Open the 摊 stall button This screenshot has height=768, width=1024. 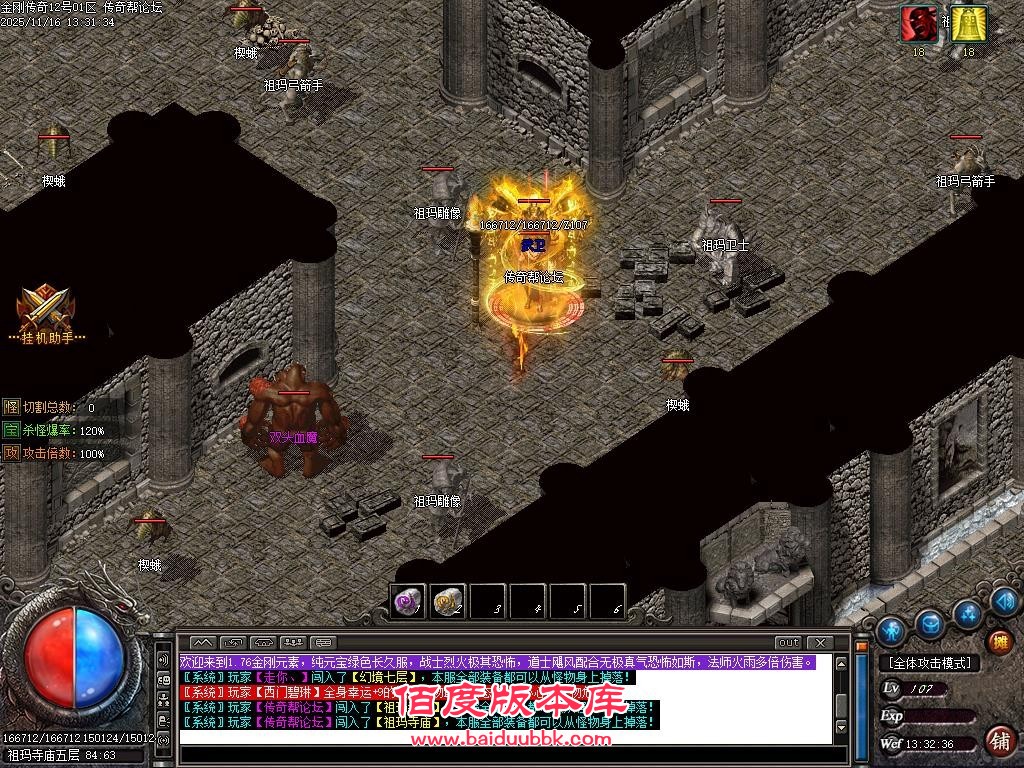pos(998,640)
